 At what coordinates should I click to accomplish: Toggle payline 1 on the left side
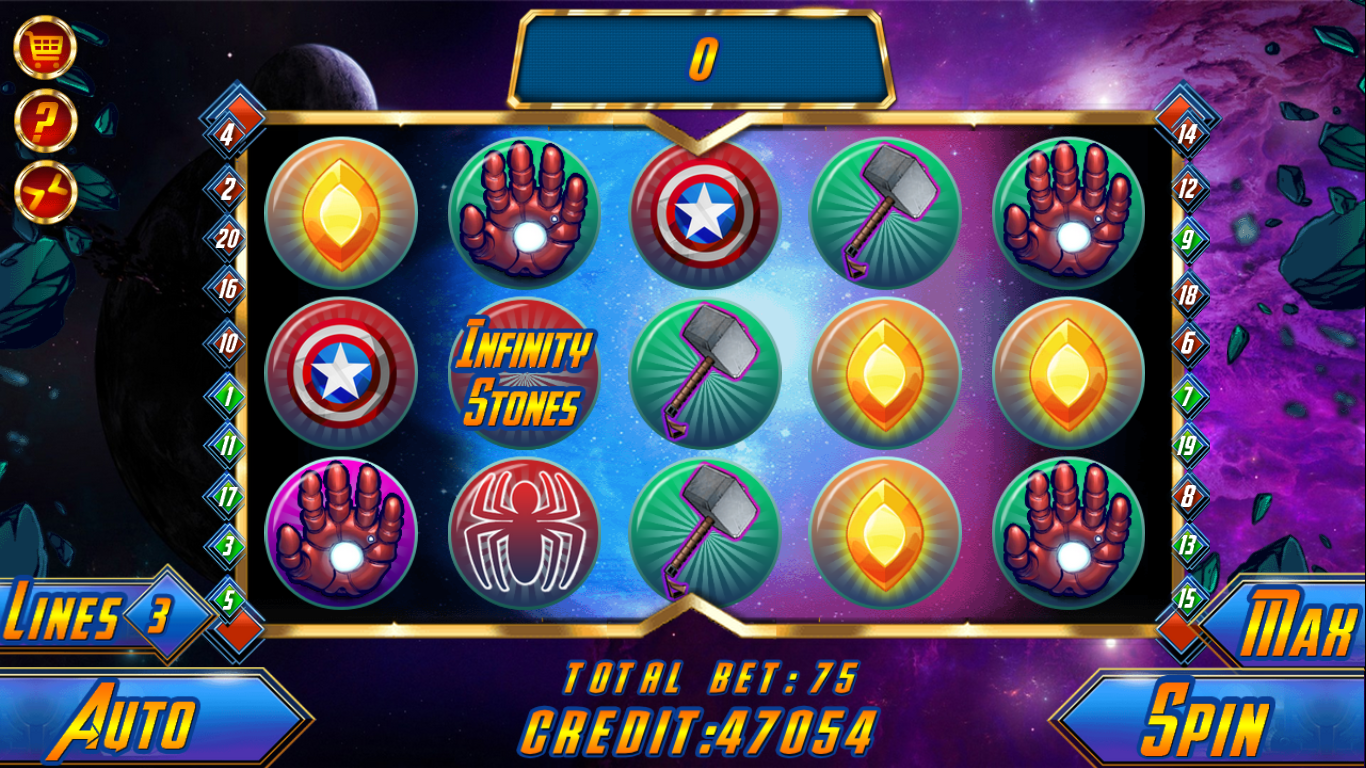coord(228,396)
